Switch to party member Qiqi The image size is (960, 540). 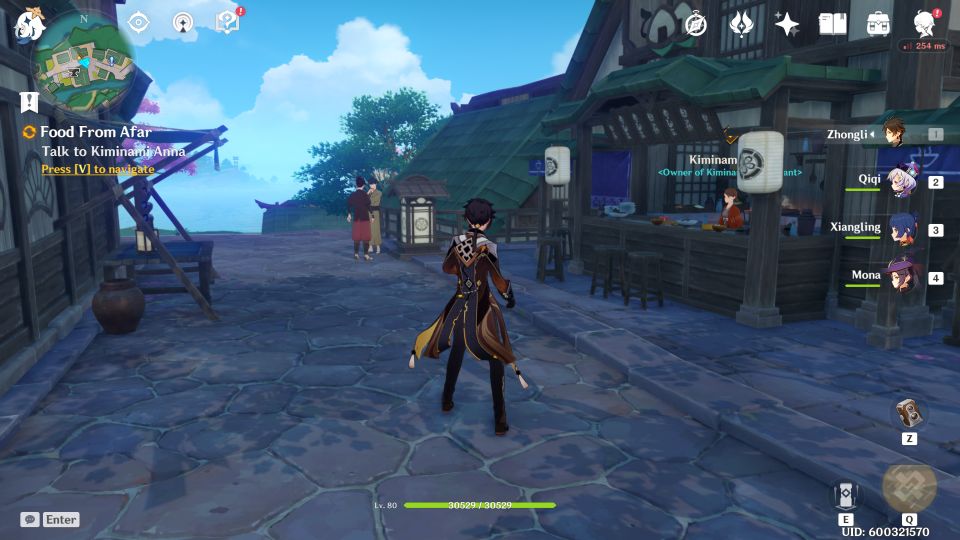point(900,182)
